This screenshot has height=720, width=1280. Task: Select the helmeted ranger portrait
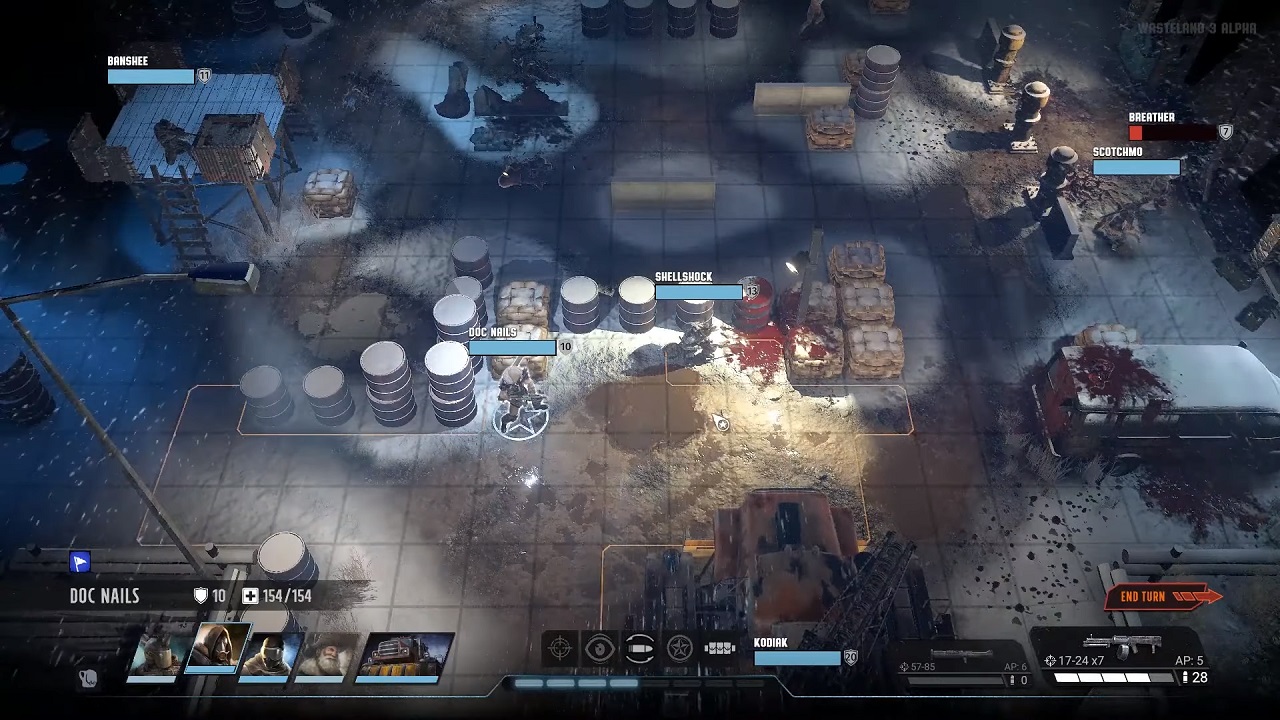(160, 656)
